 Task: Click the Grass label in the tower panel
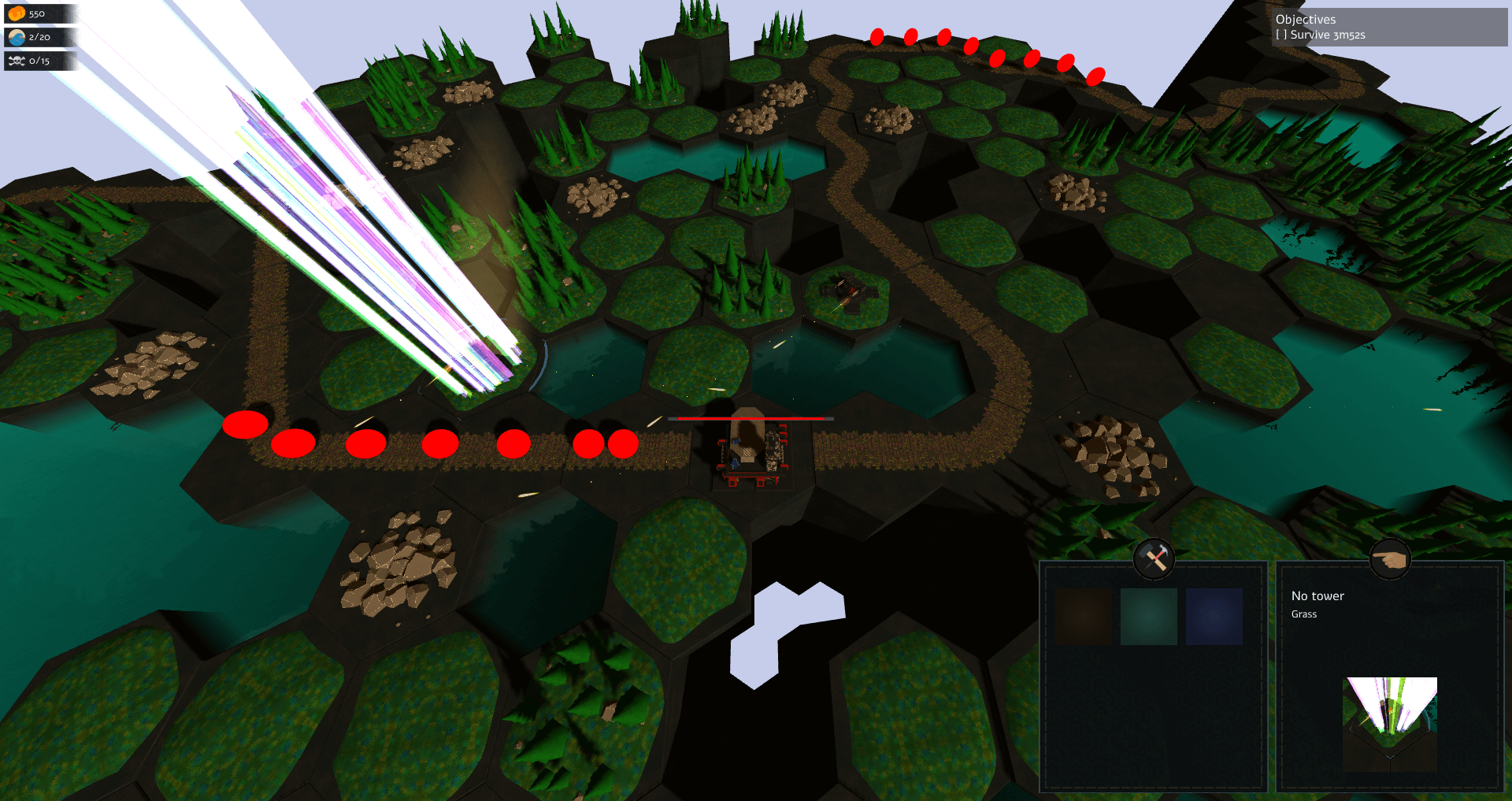[1304, 614]
